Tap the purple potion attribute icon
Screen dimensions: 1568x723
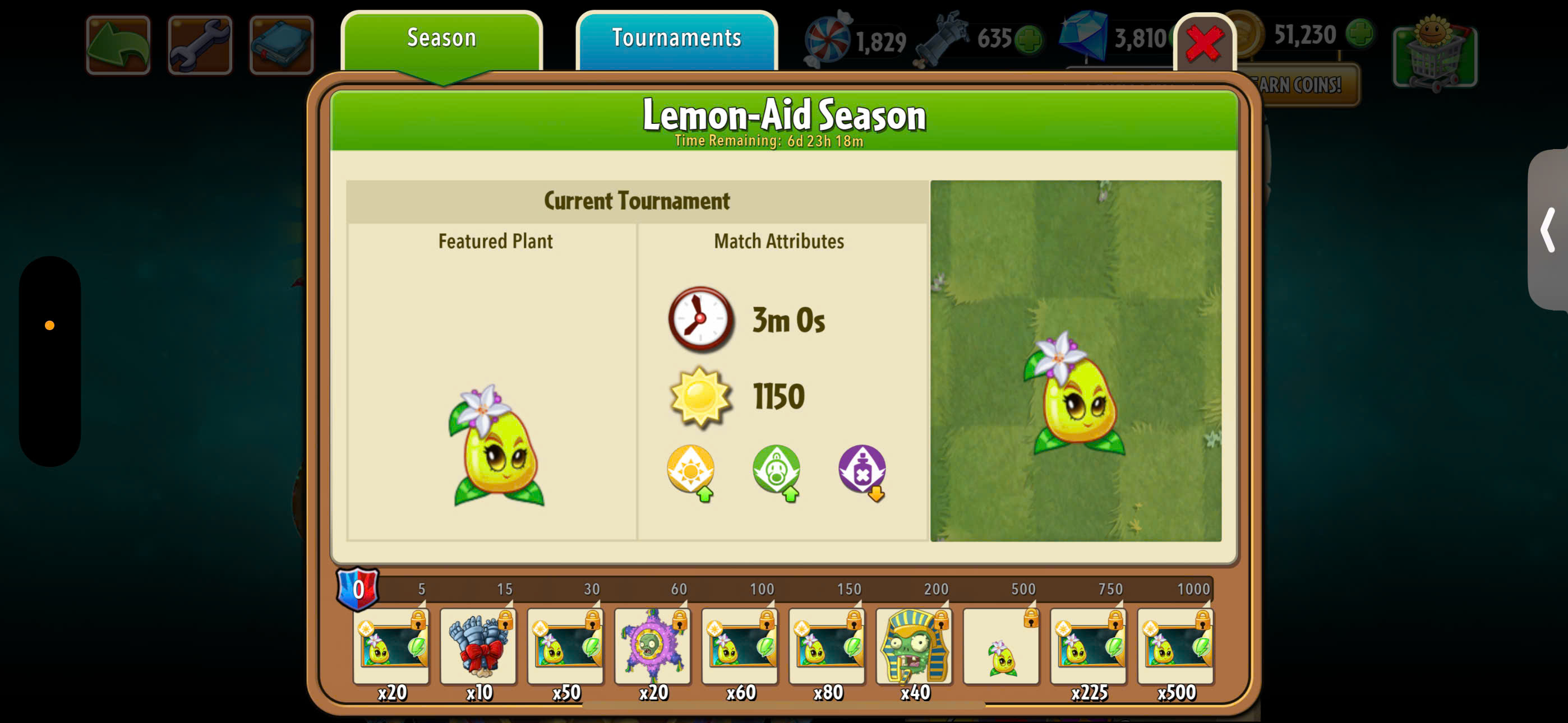click(862, 470)
